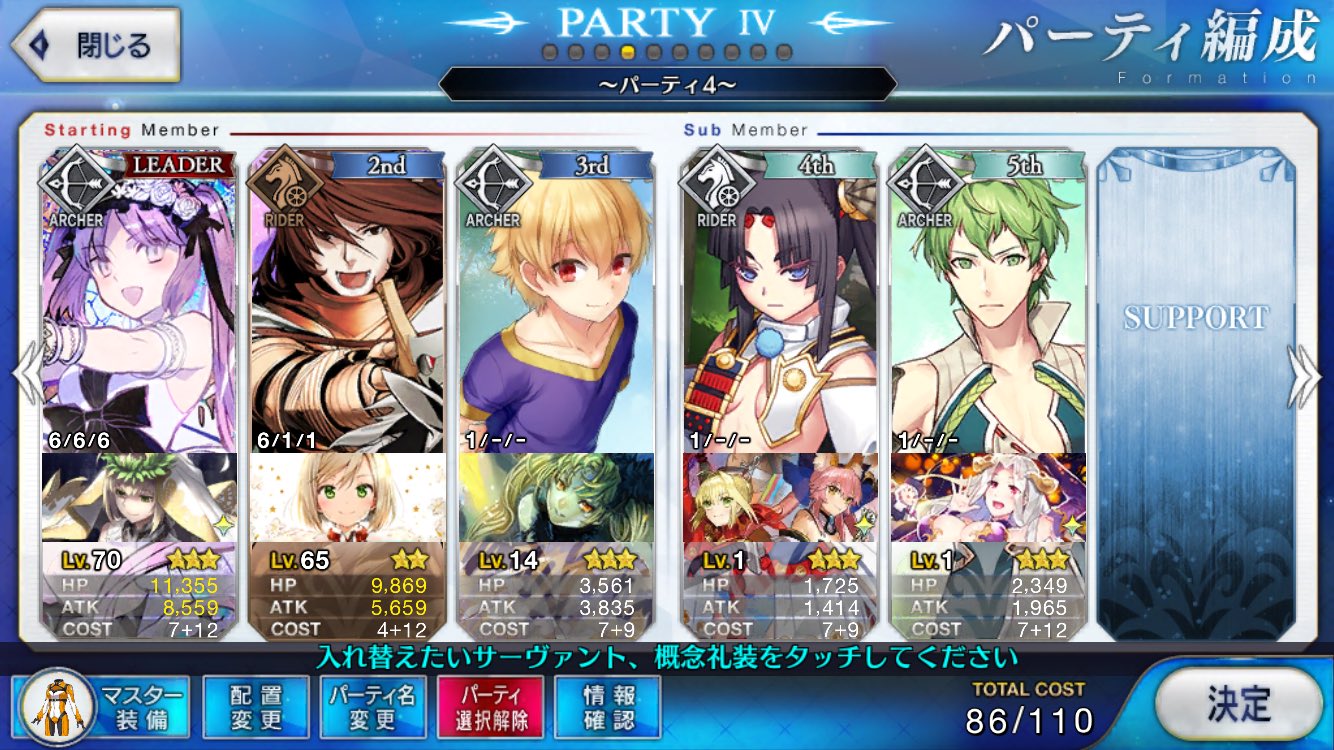Click the red パーティ選択解除 button
1334x750 pixels.
[x=490, y=706]
